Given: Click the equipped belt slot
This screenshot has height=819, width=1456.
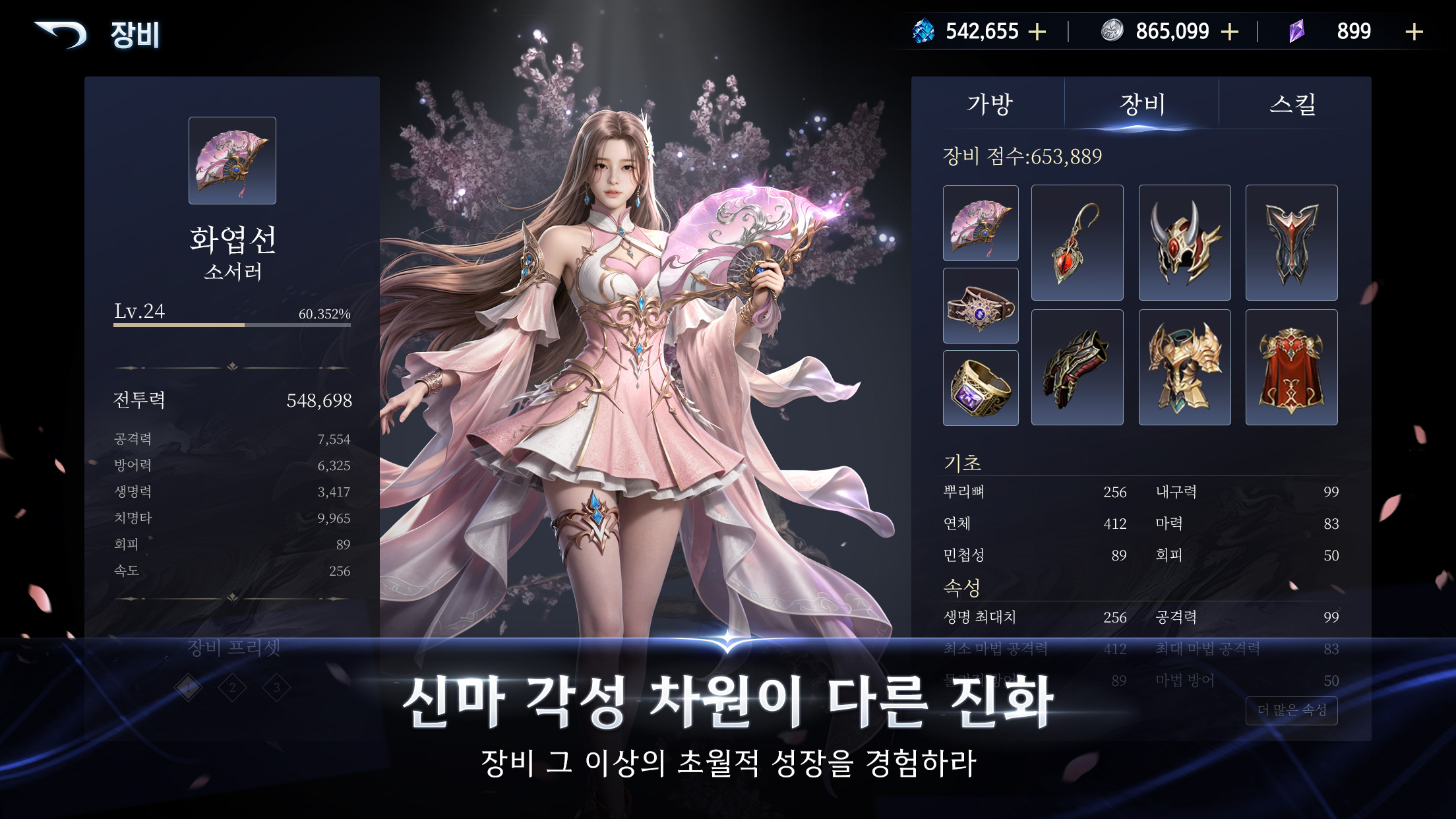Looking at the screenshot, I should tap(981, 305).
